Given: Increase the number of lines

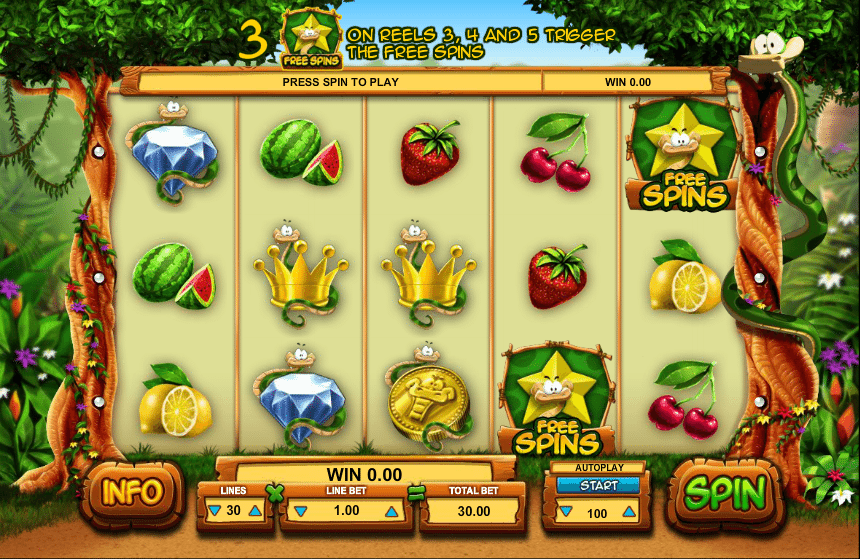Looking at the screenshot, I should pyautogui.click(x=255, y=511).
